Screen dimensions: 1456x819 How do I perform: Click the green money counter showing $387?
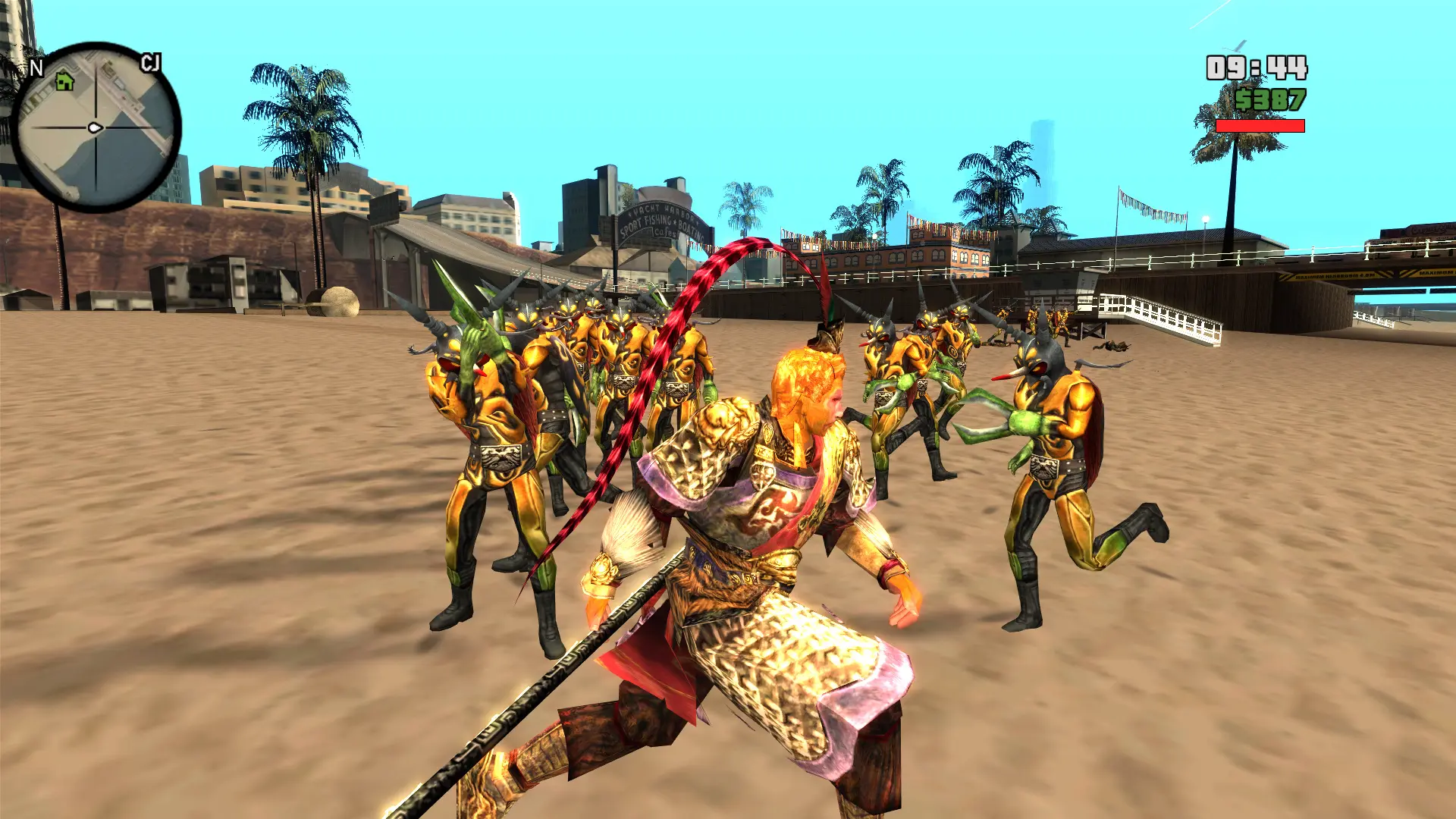click(x=1272, y=100)
